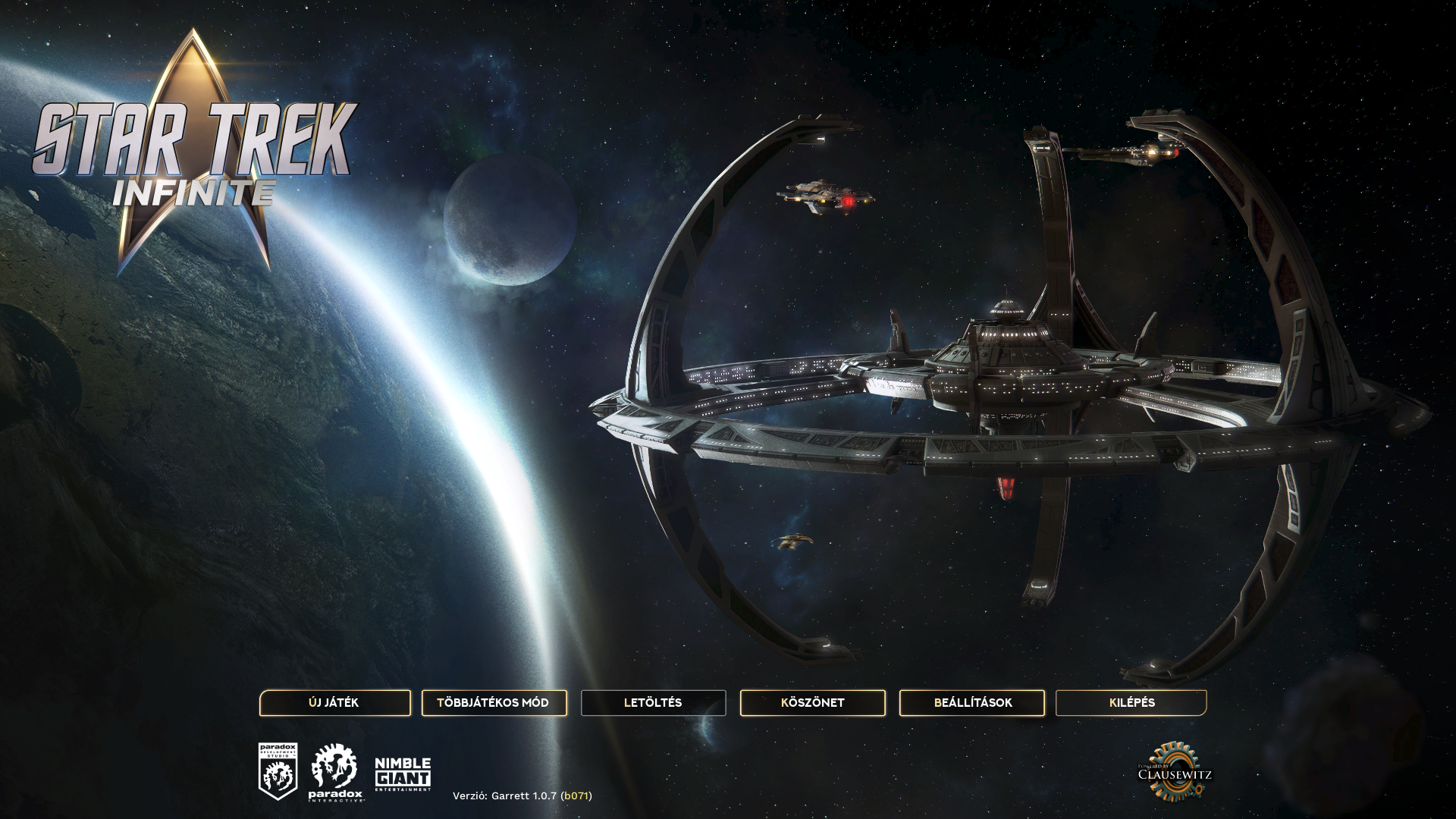Start a new game with Új Játék
1456x819 pixels.
click(334, 703)
